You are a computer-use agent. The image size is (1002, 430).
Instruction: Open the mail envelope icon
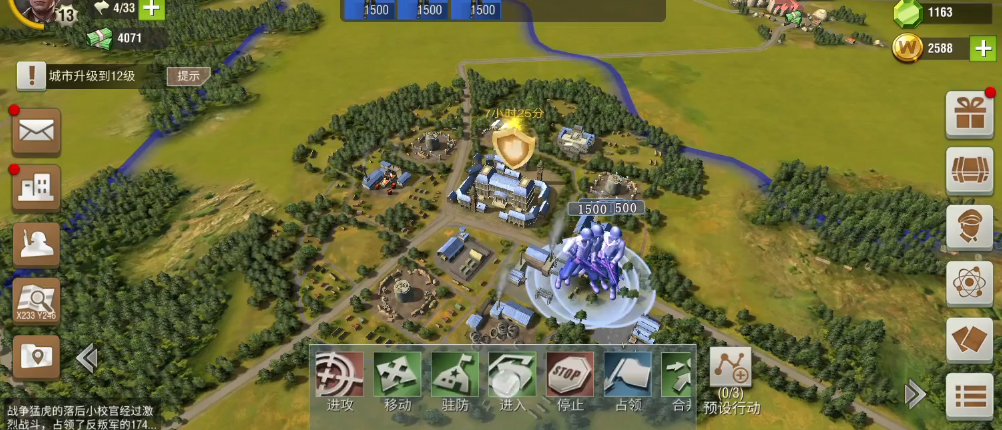point(36,131)
